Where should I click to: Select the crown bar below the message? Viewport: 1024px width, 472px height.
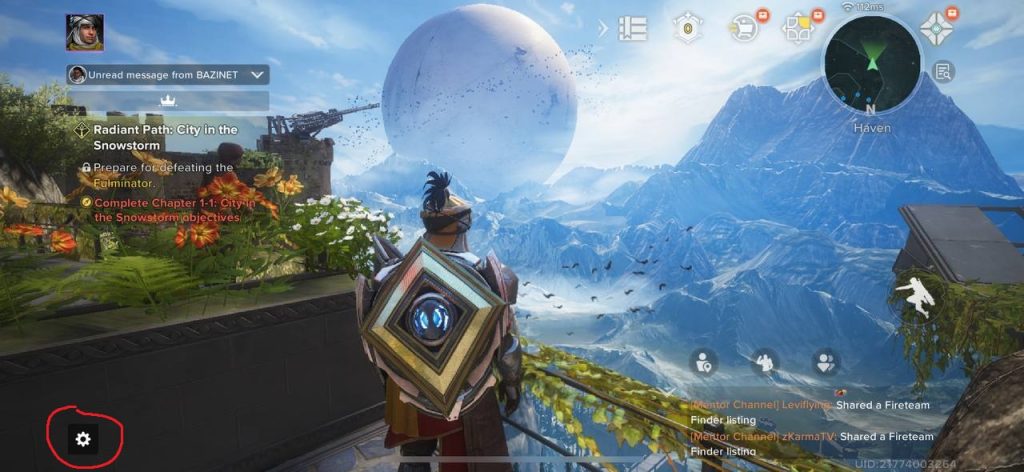168,101
